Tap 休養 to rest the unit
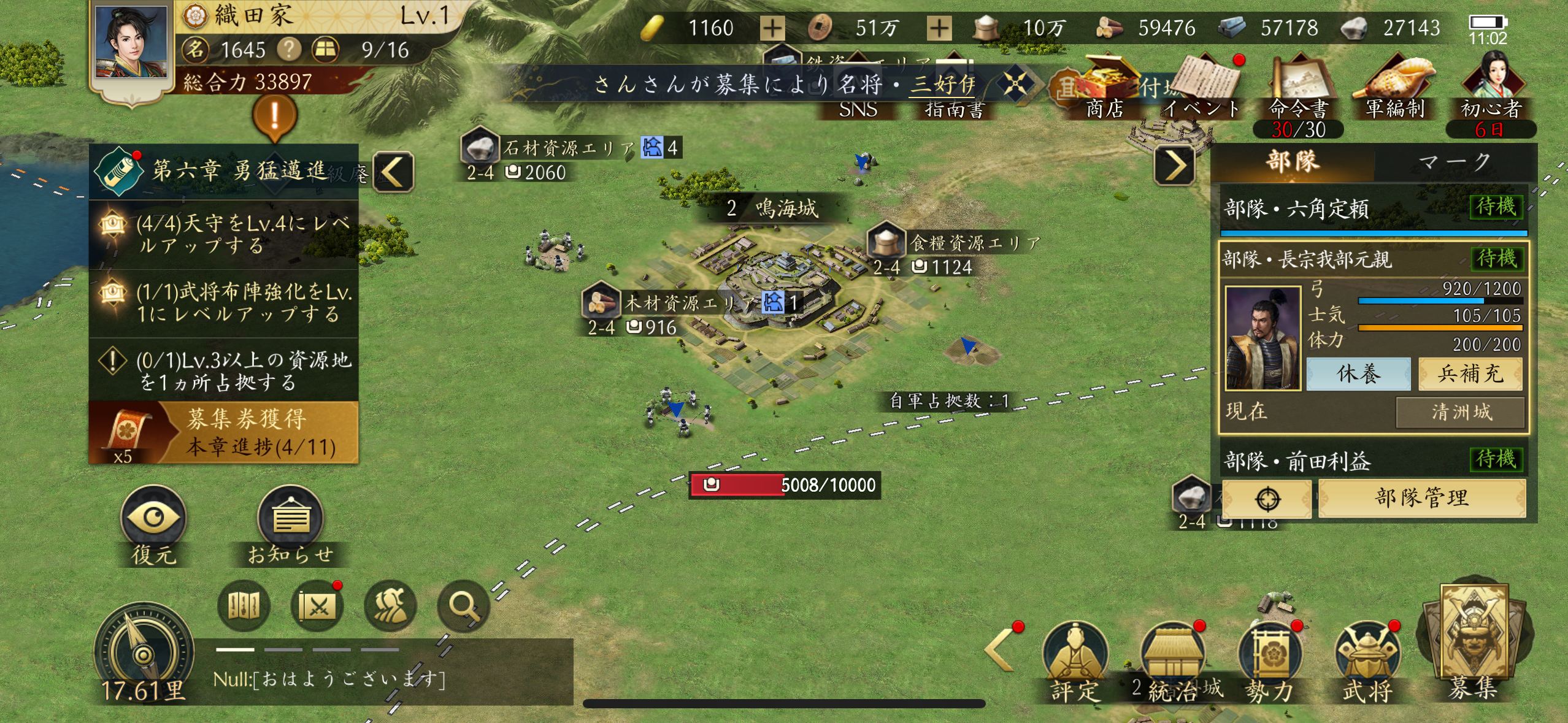The image size is (1568, 723). (x=1358, y=373)
